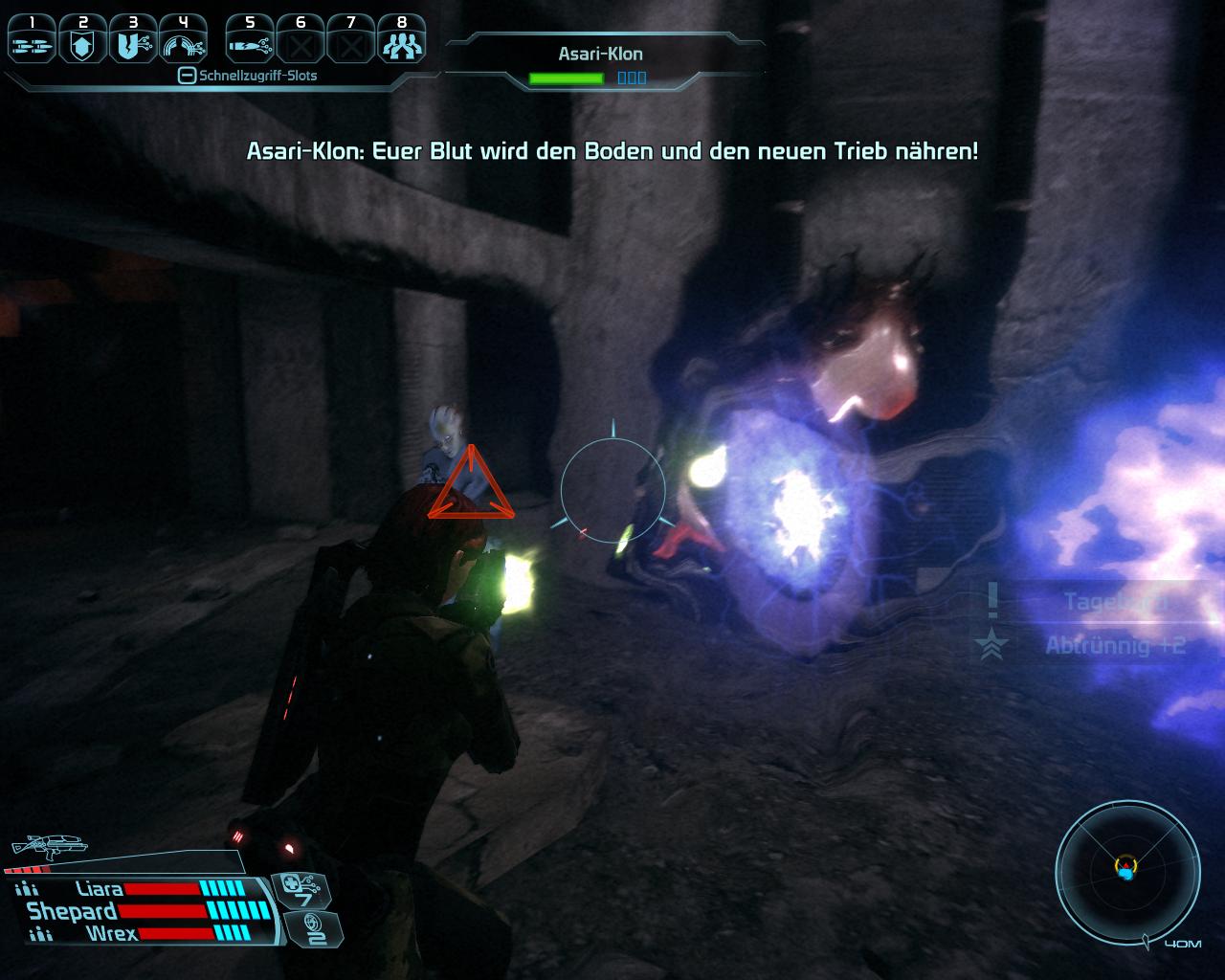Screen dimensions: 1225x980
Task: Click the circular radar minimap
Action: (x=1126, y=870)
